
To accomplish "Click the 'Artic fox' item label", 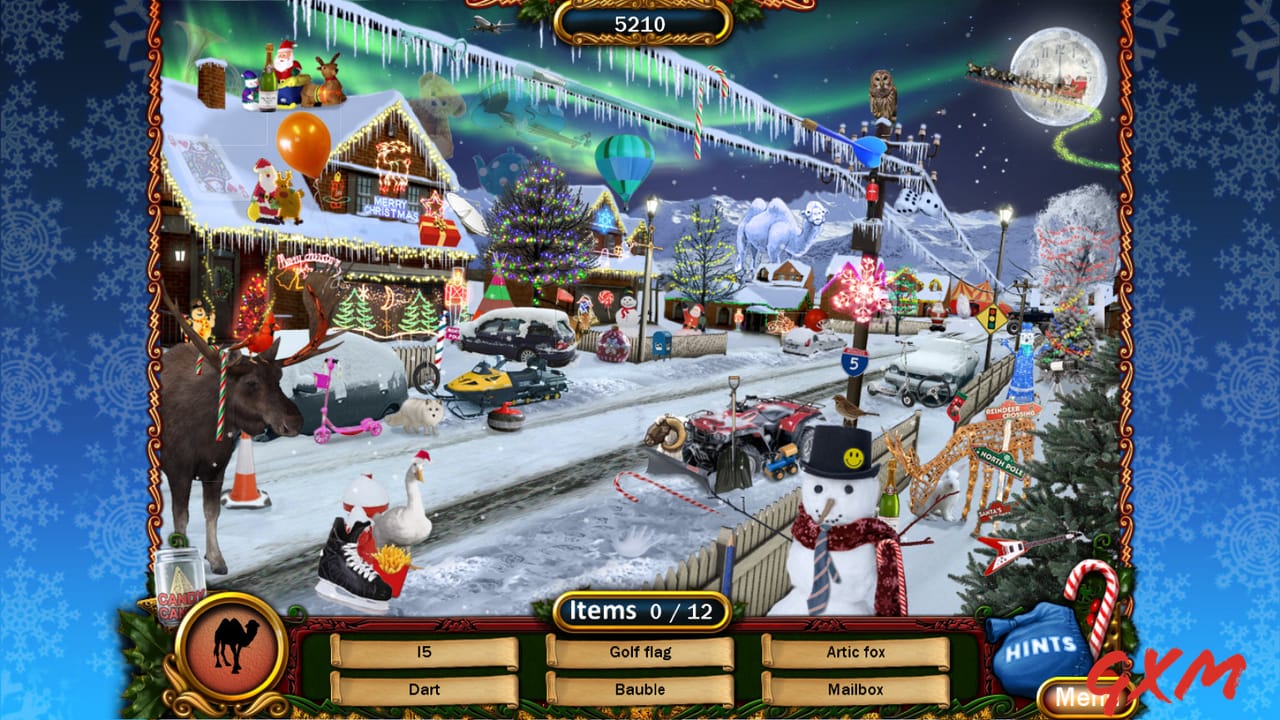I will (855, 651).
